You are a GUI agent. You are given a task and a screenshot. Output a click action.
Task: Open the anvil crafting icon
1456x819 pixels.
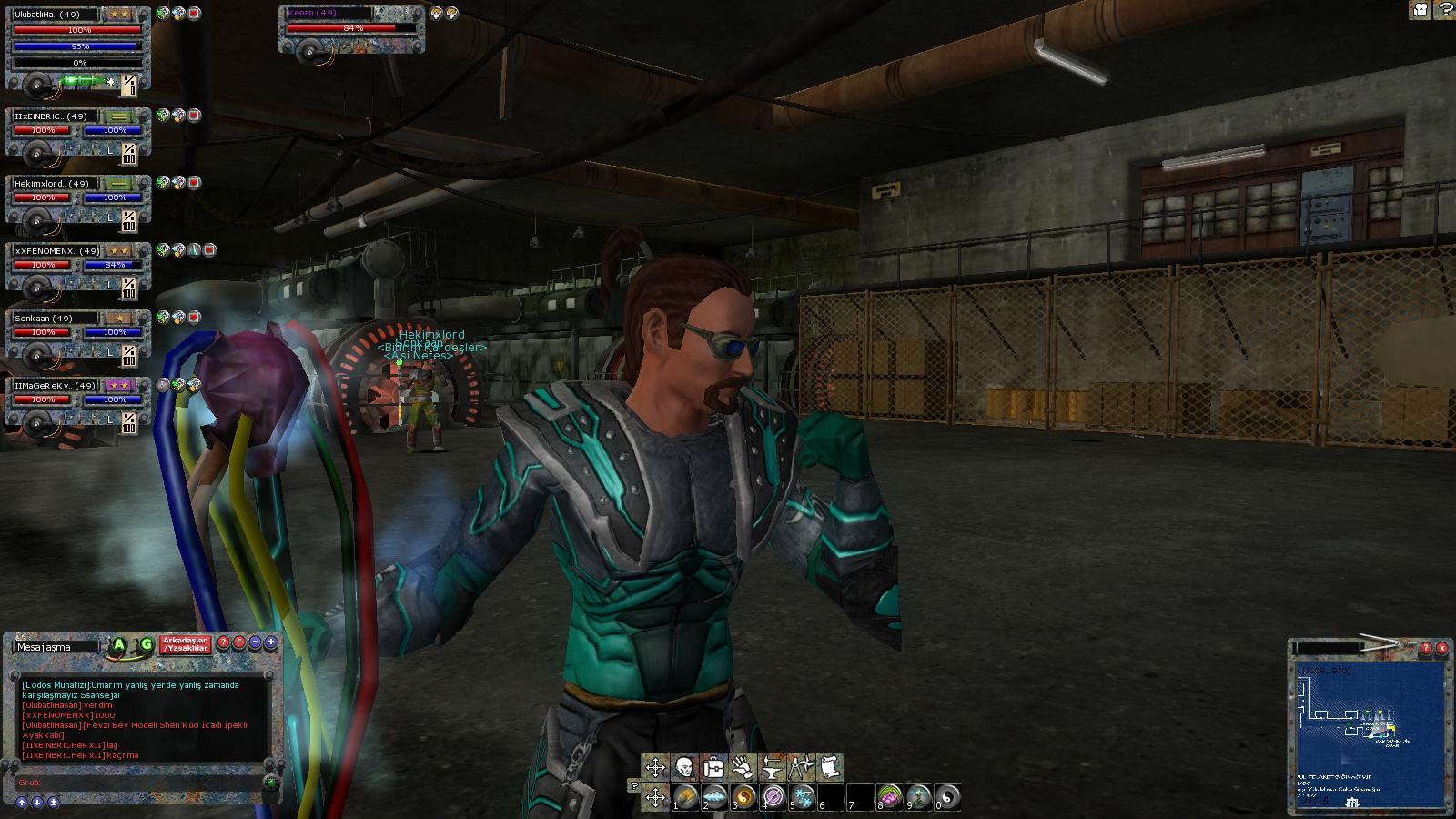coord(772,767)
